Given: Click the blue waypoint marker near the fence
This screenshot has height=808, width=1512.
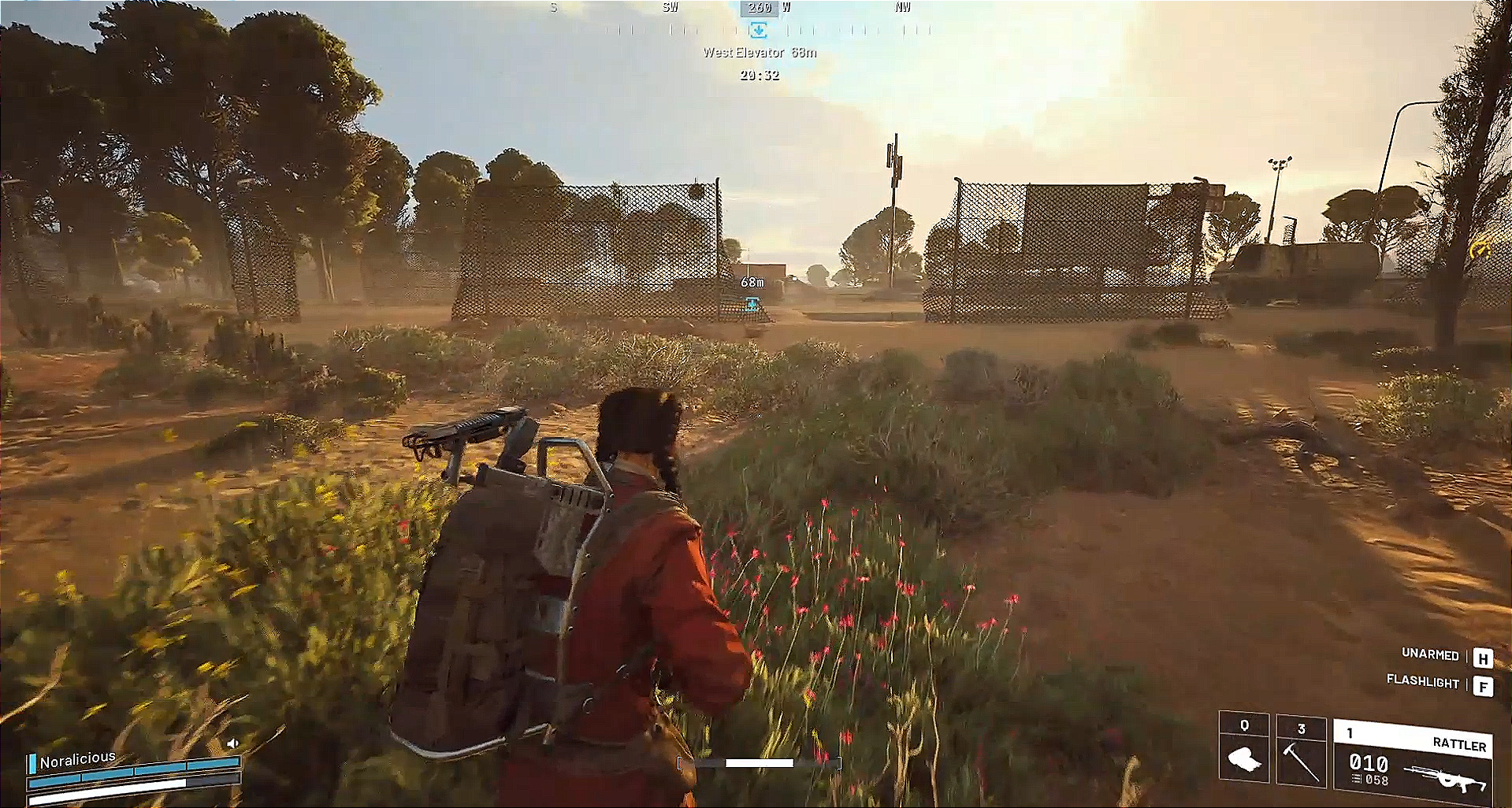Looking at the screenshot, I should click(751, 303).
